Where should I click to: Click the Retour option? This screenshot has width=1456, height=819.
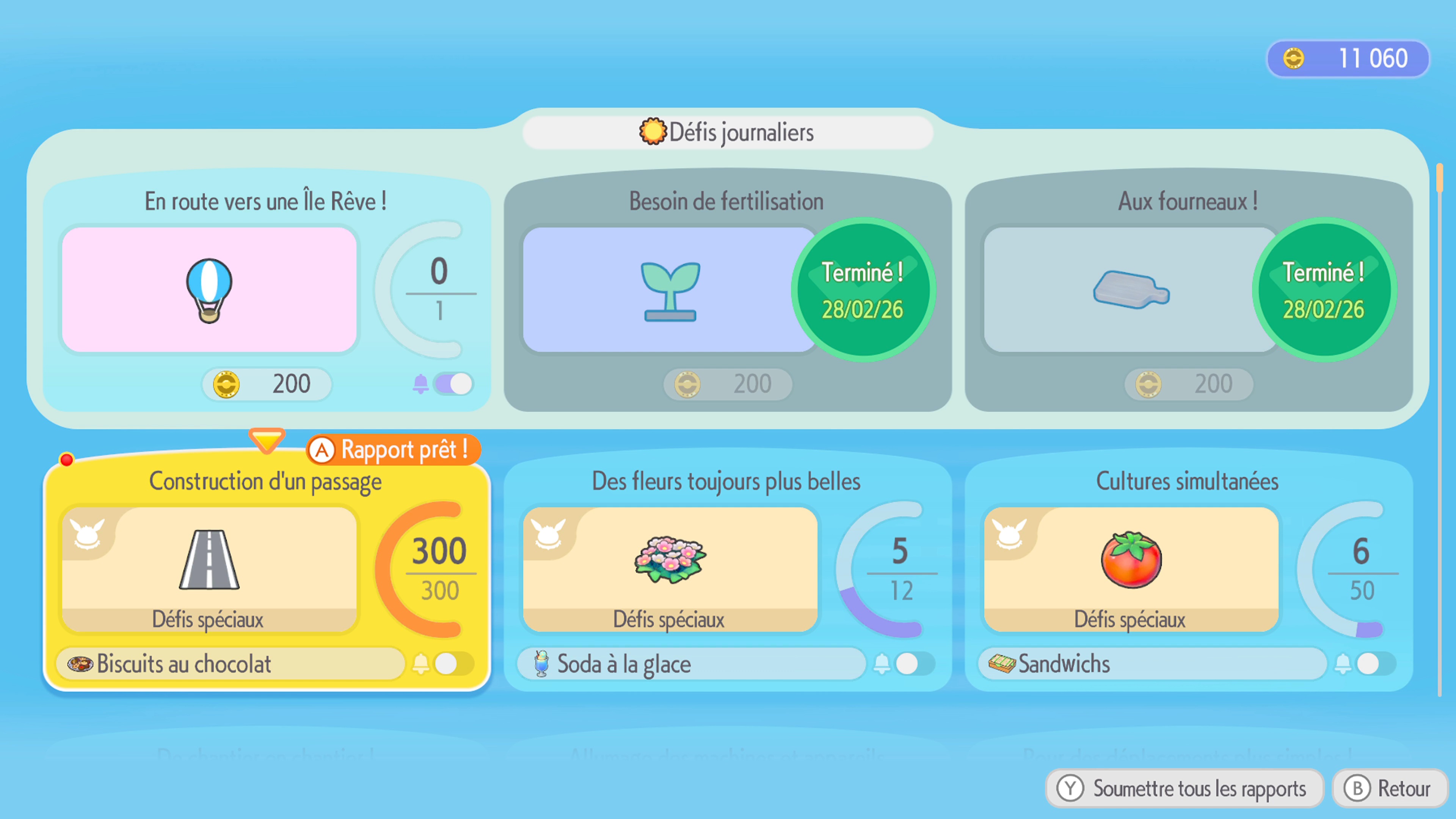pyautogui.click(x=1389, y=789)
